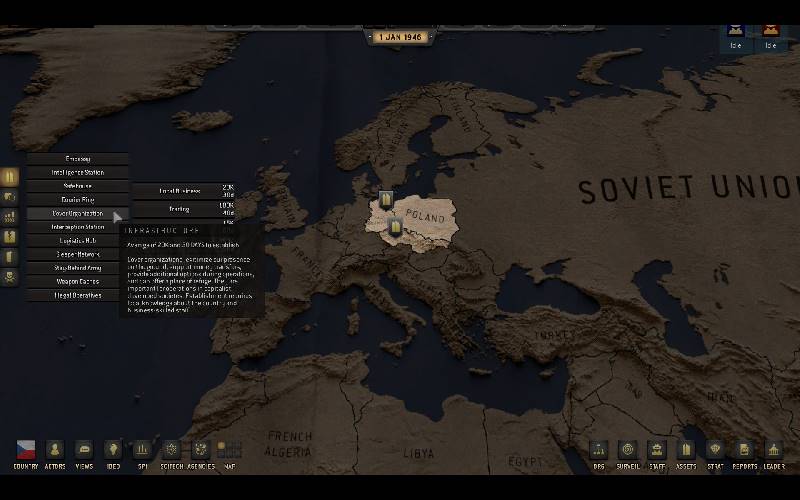Select the Courier Ring entry
The image size is (800, 500).
pos(78,199)
